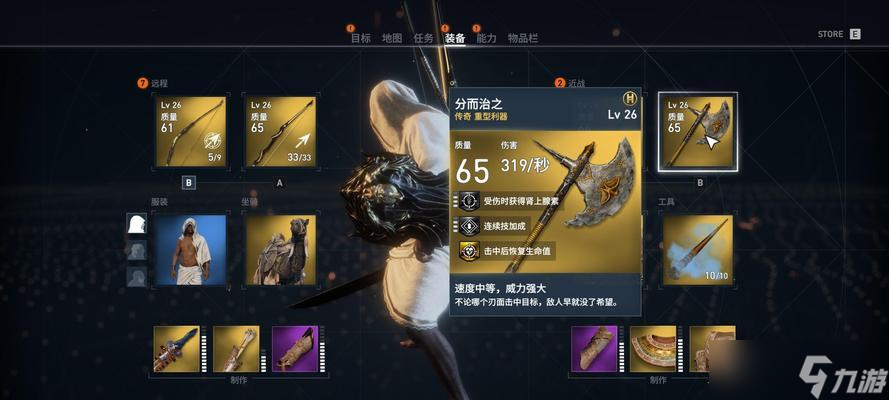Open the 地图 map tab
Image resolution: width=889 pixels, height=400 pixels.
click(391, 38)
